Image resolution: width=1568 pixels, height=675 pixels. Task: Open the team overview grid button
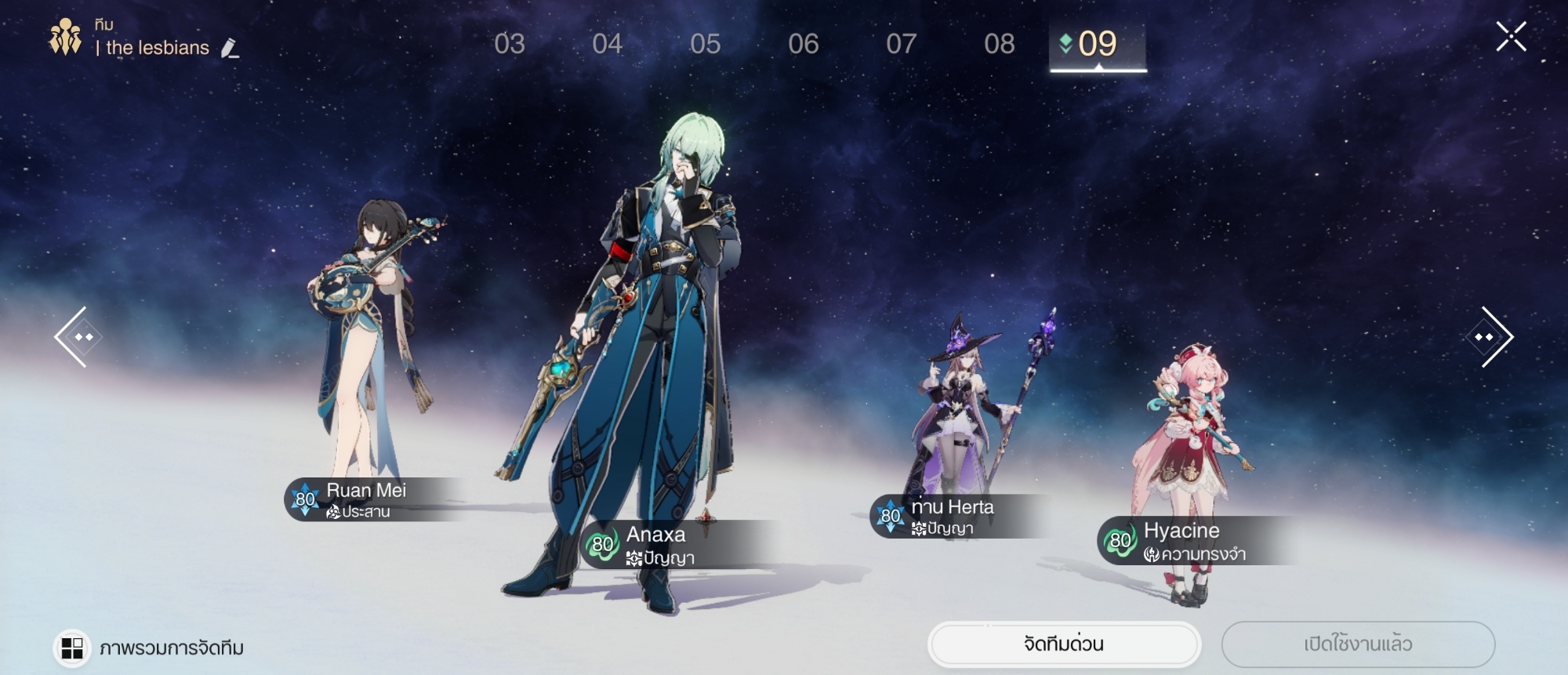point(72,648)
